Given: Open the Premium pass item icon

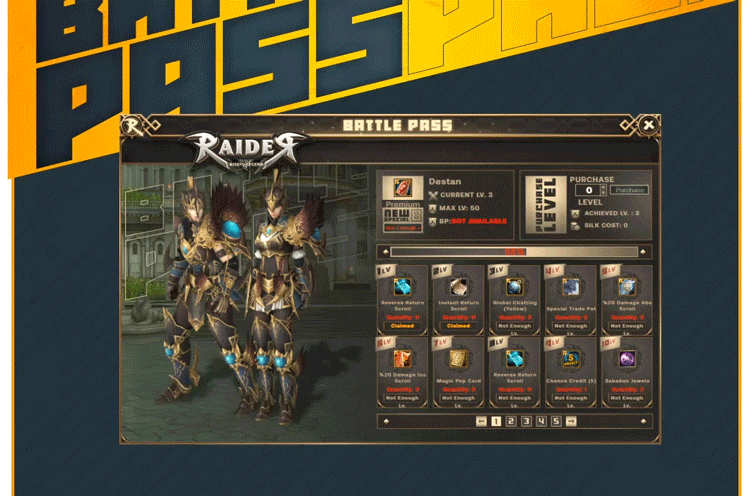Looking at the screenshot, I should 402,188.
